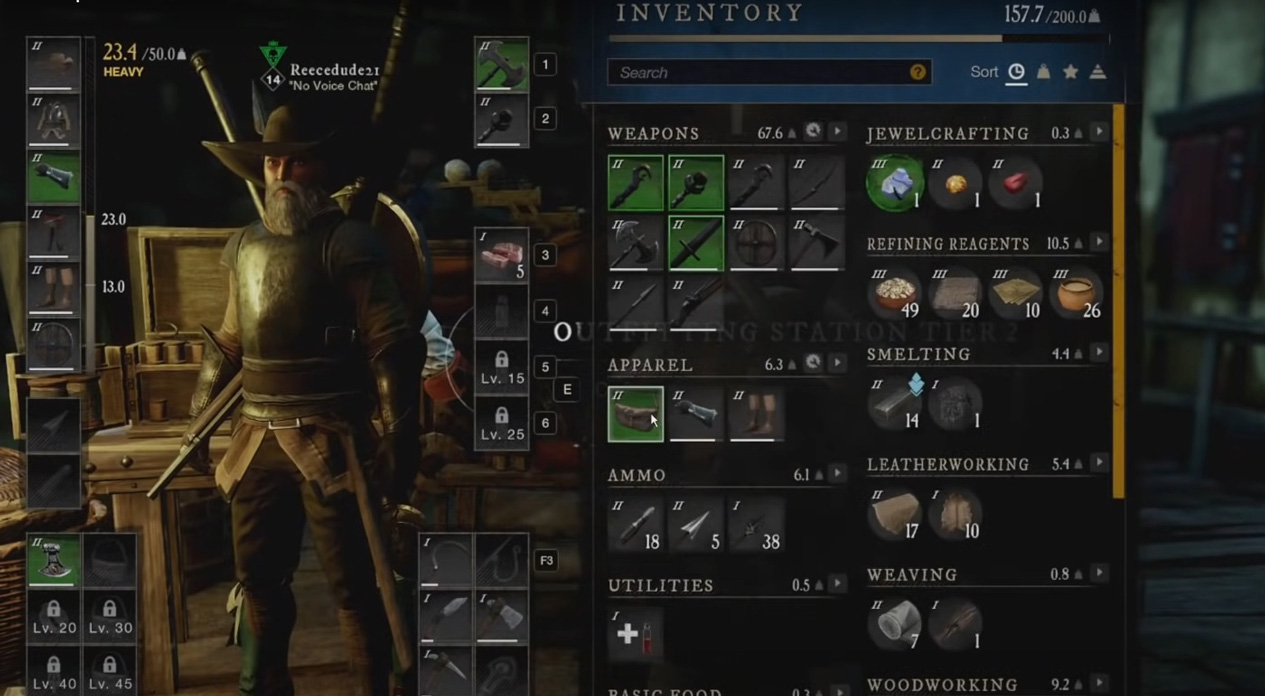Viewport: 1265px width, 696px height.
Task: Open the yellow question mark help icon
Action: coord(917,73)
